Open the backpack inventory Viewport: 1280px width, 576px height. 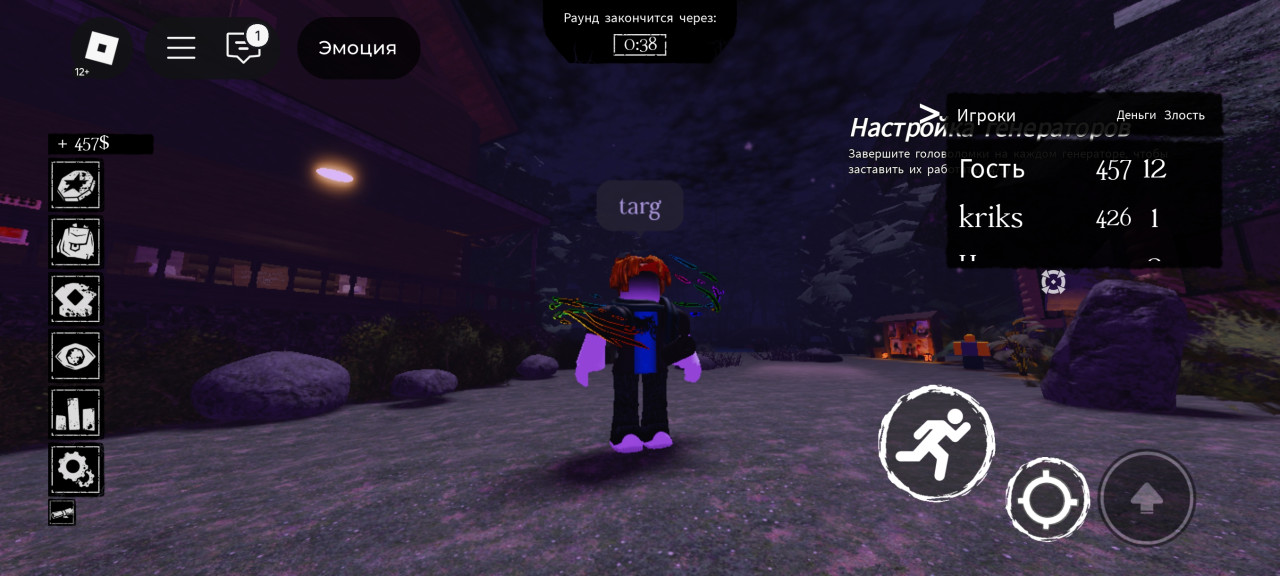(x=76, y=242)
